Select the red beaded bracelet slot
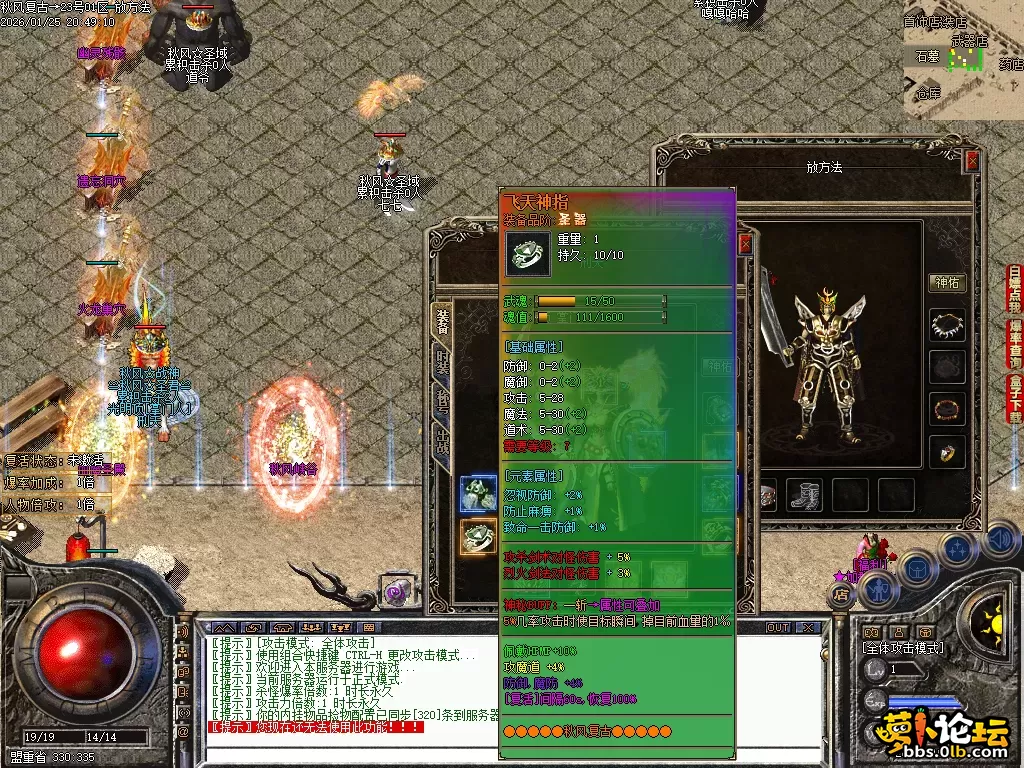The width and height of the screenshot is (1024, 768). coord(947,409)
